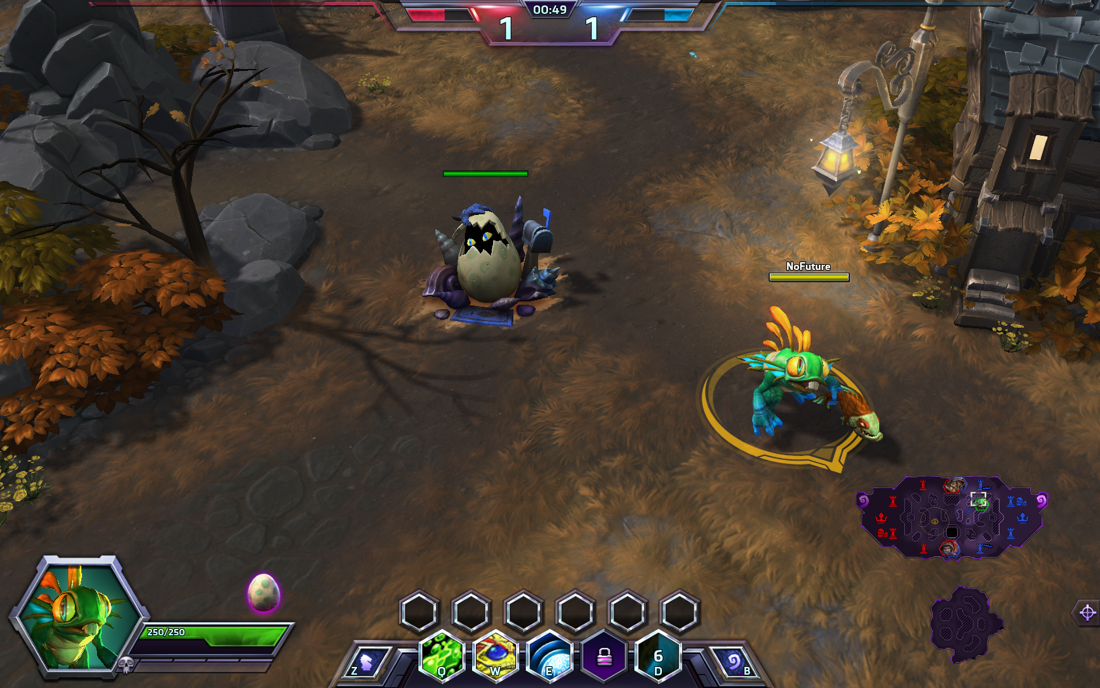Activate Murky's green Slime ability

(x=441, y=656)
